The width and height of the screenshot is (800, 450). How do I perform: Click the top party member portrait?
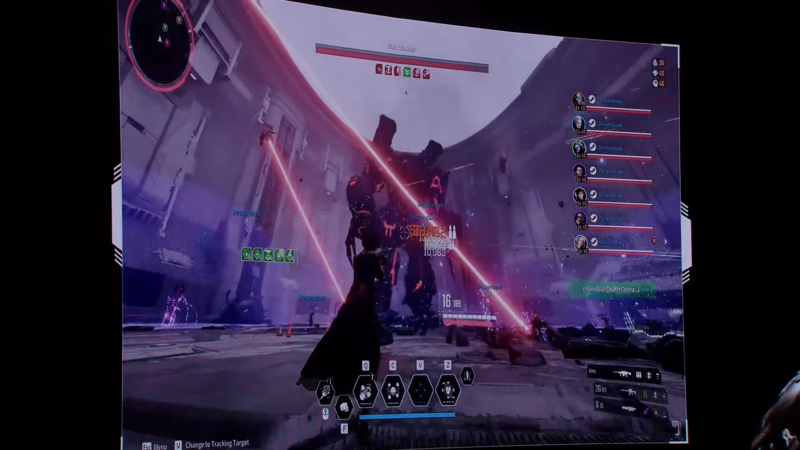coord(579,100)
